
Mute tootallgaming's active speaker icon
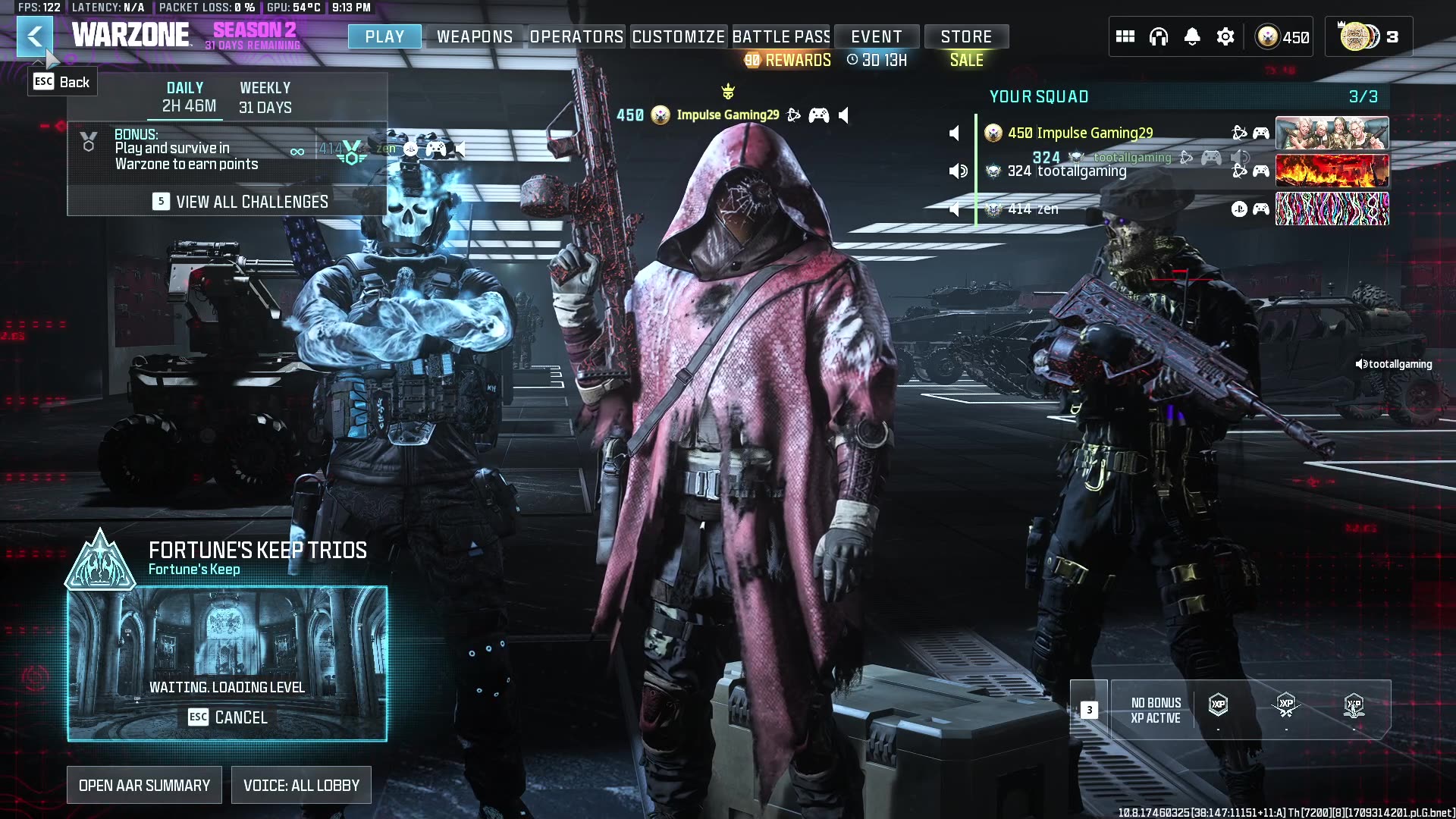coord(957,171)
